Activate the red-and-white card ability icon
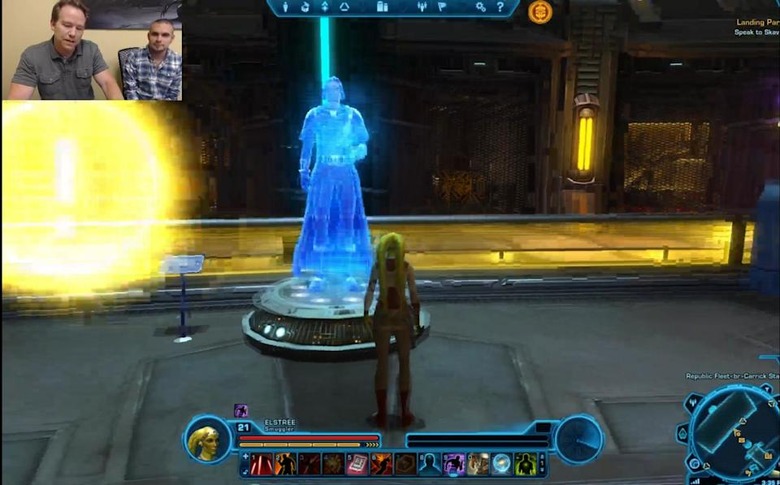The width and height of the screenshot is (780, 485). (358, 464)
